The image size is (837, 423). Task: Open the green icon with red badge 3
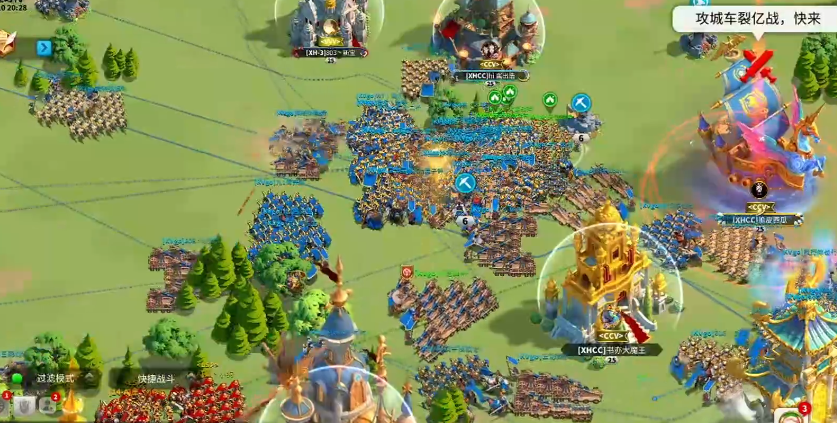(793, 416)
